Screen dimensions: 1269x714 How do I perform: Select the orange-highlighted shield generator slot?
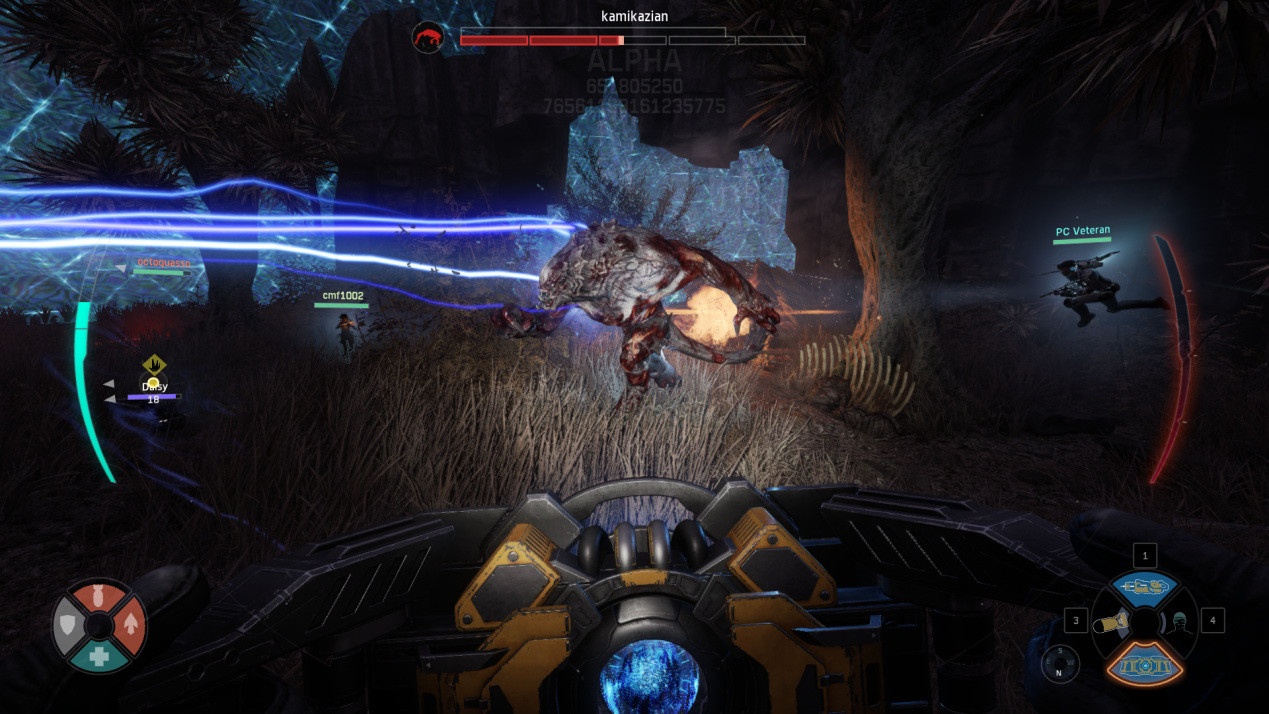1144,662
